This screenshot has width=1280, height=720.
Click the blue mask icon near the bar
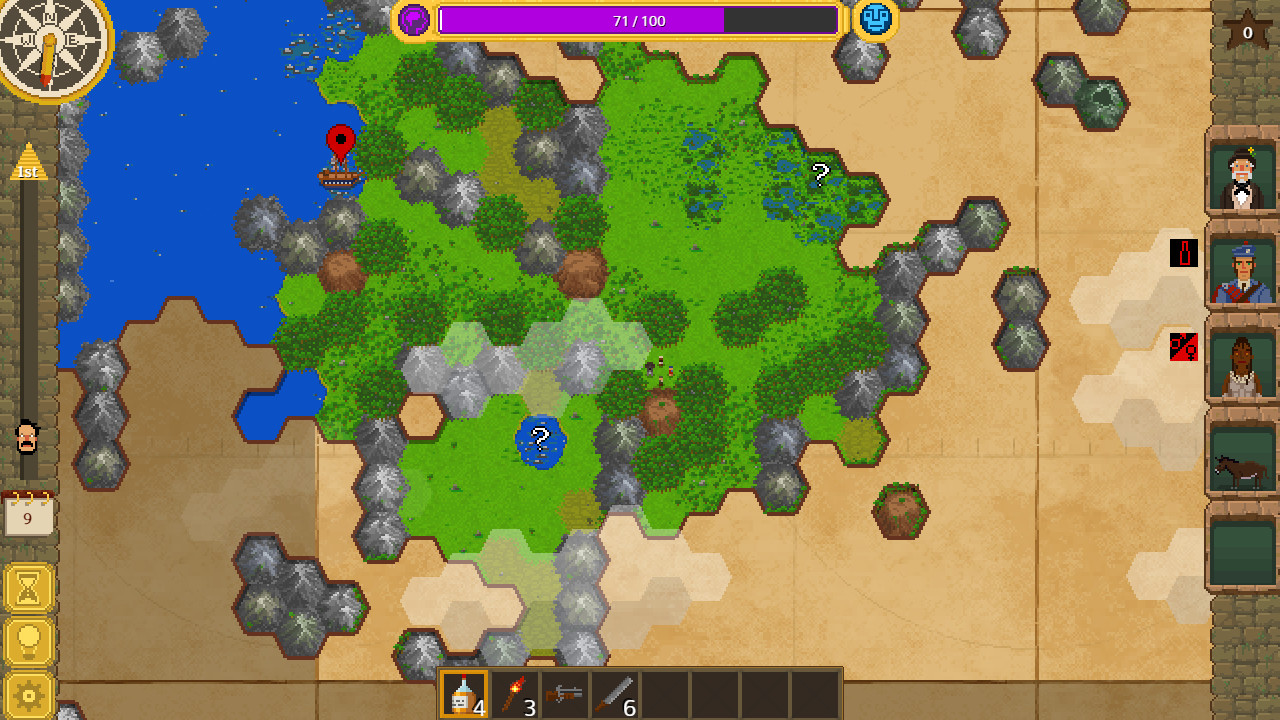tap(875, 18)
